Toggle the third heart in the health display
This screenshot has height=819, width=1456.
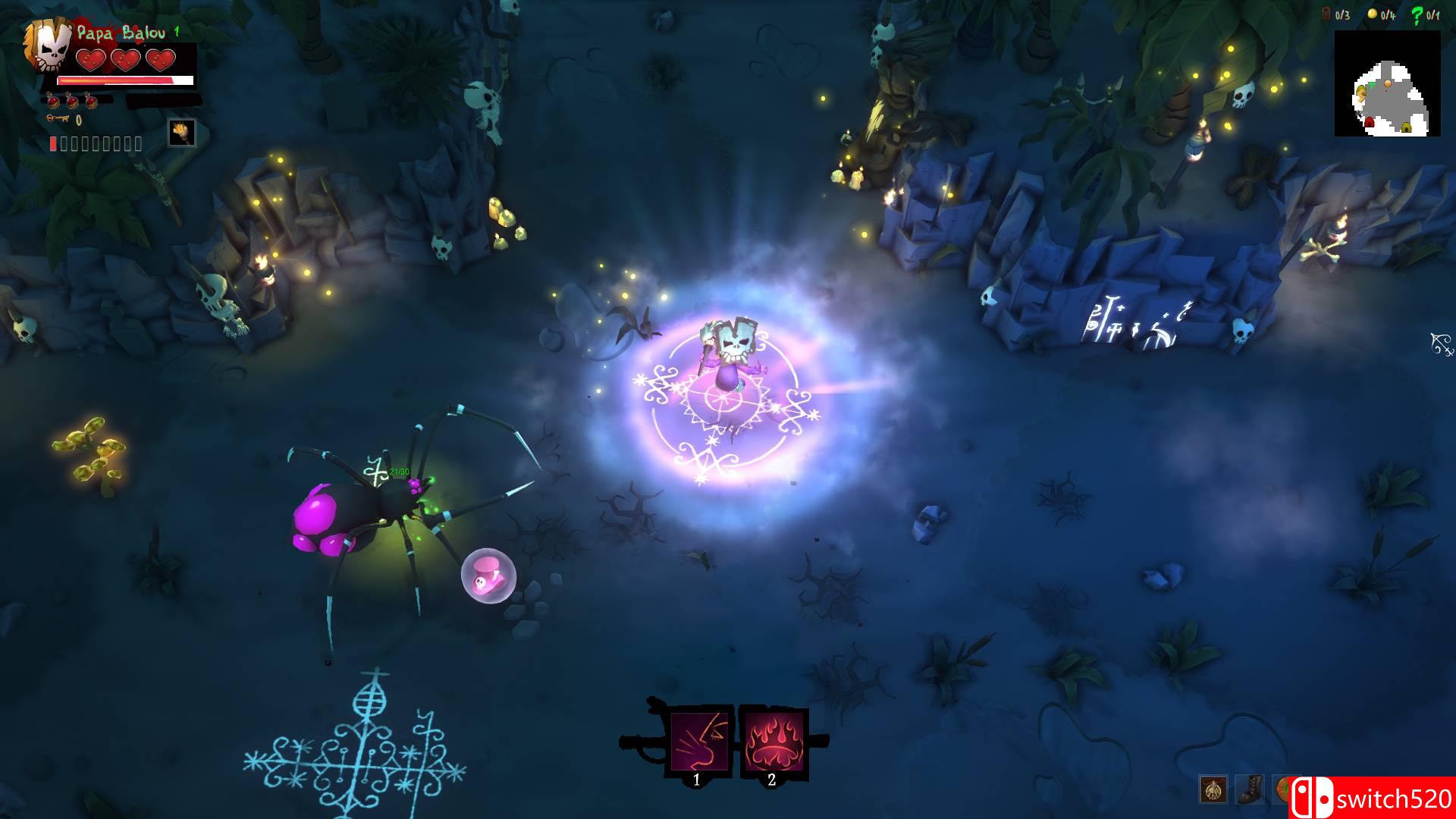[159, 60]
